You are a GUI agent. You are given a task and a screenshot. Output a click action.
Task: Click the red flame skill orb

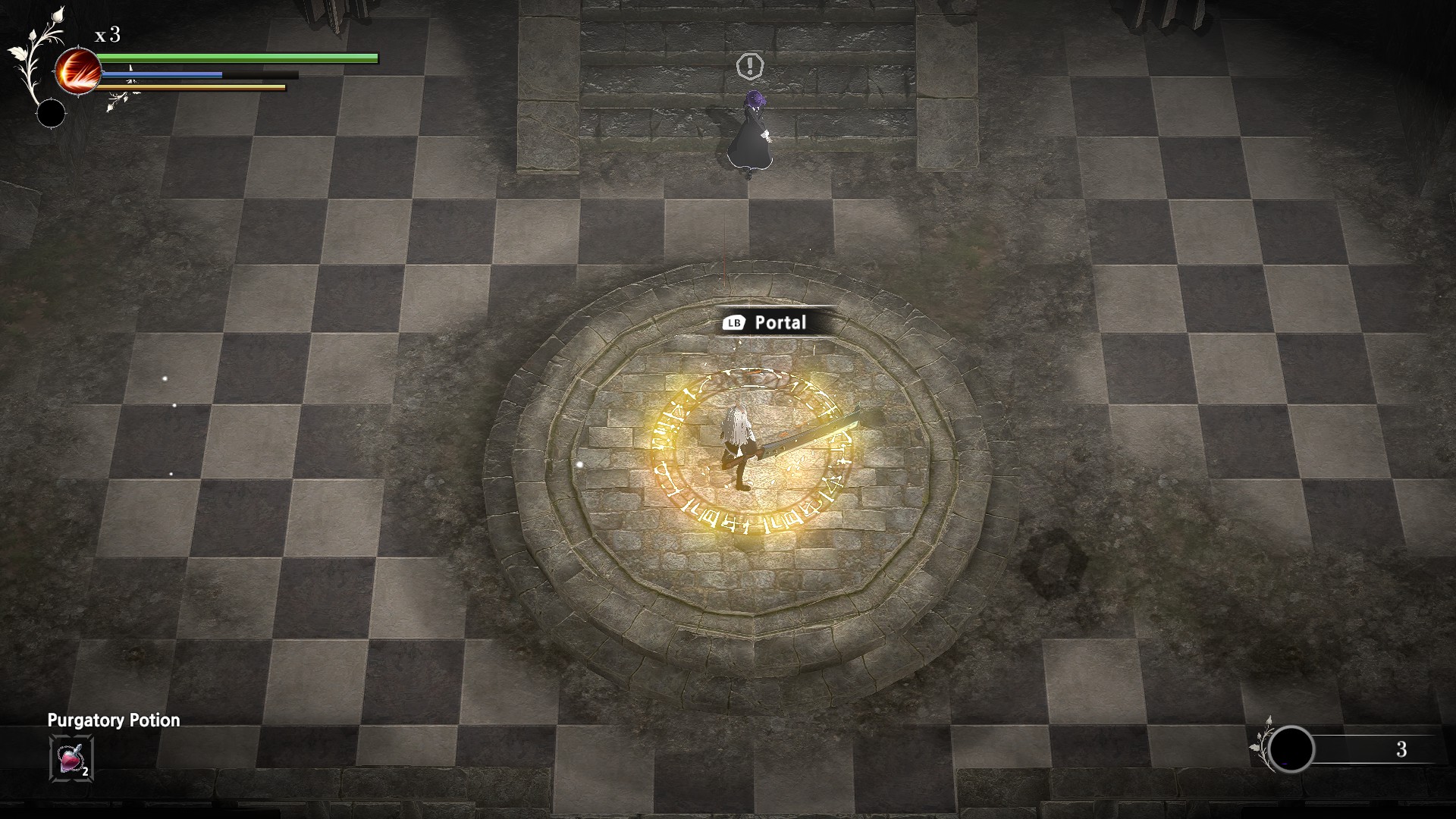(x=78, y=71)
